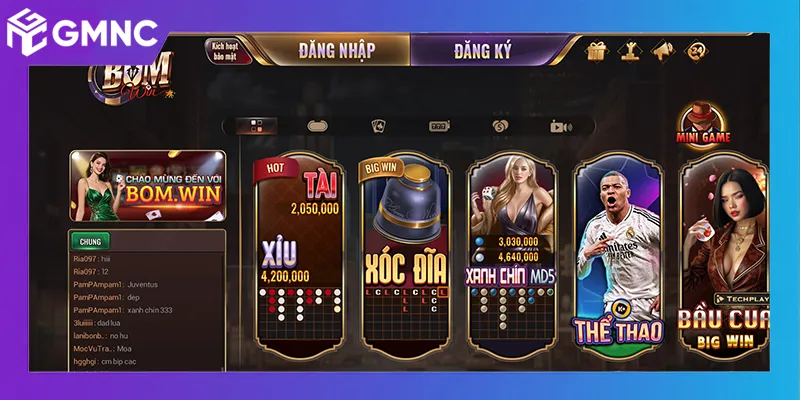Choose the Thể Thao sports card
The image size is (800, 400).
618,250
